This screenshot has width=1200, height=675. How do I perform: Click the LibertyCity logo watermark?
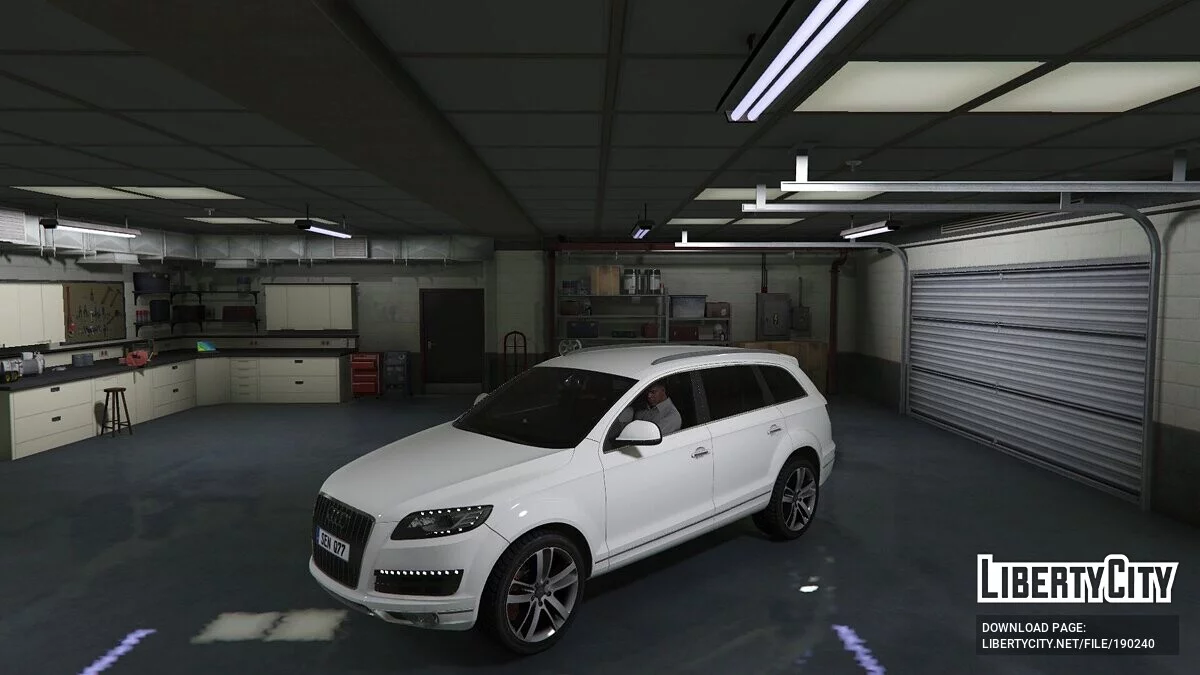coord(1077,579)
